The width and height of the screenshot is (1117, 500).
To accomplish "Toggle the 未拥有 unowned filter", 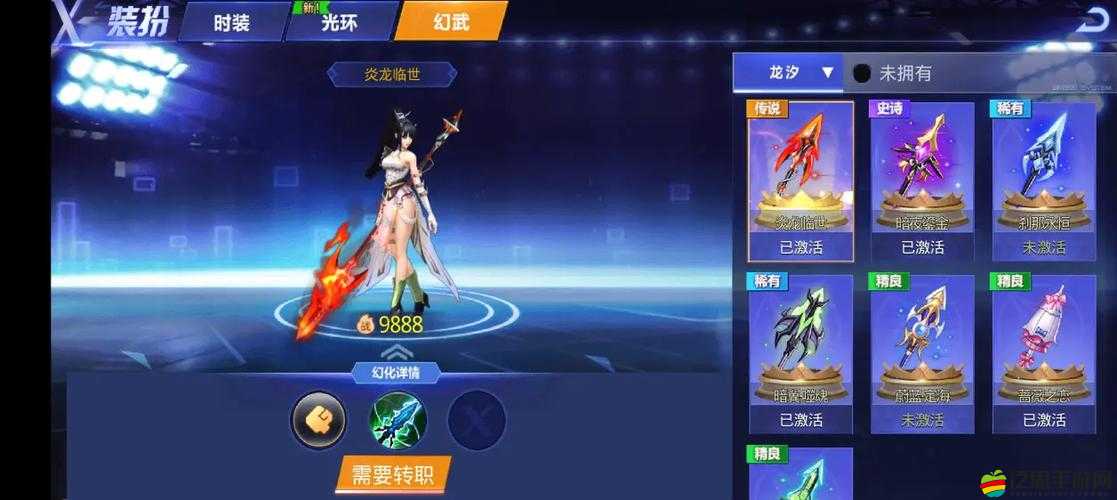I will [x=862, y=73].
